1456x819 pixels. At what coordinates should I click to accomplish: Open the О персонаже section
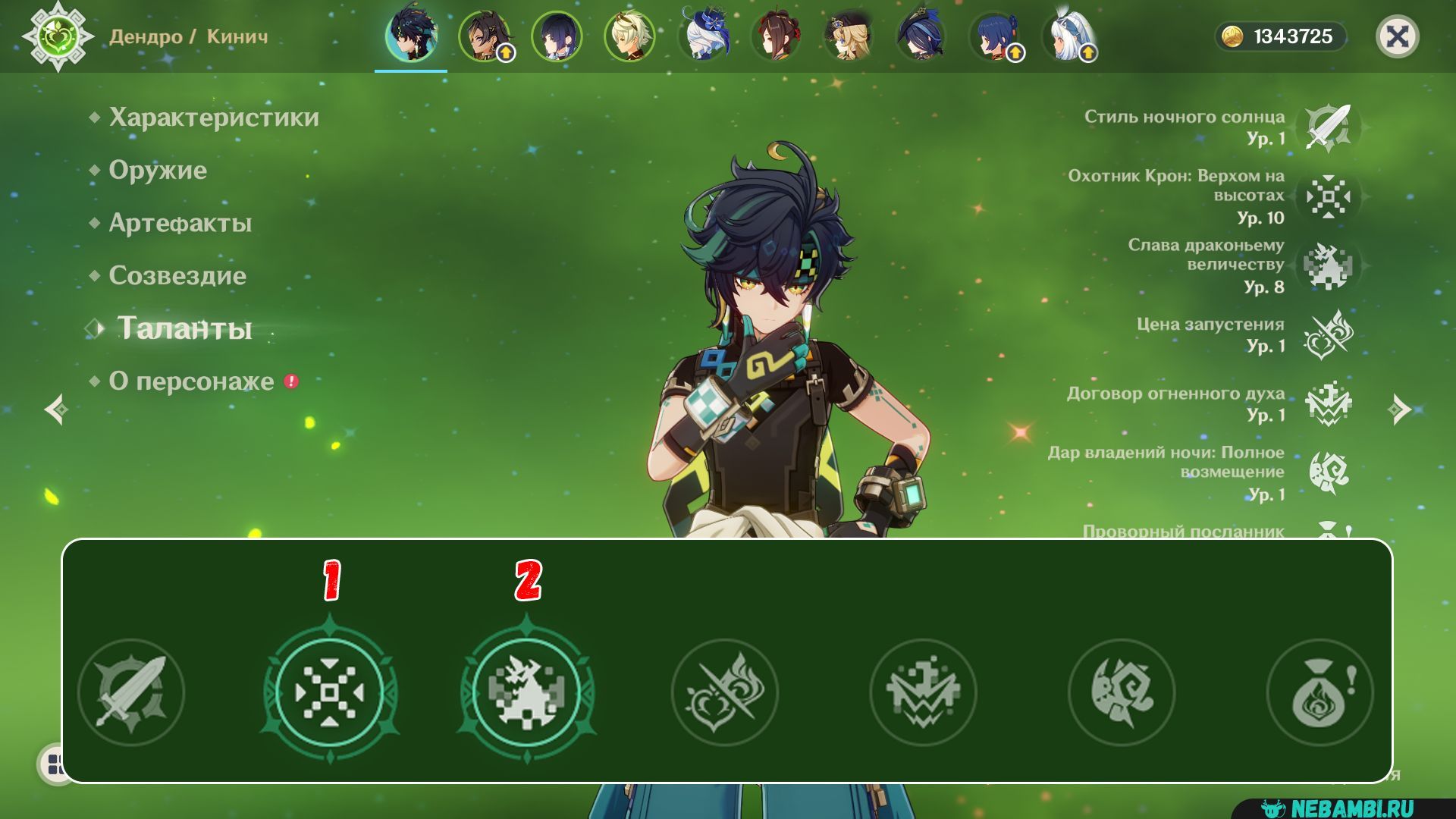coord(191,381)
